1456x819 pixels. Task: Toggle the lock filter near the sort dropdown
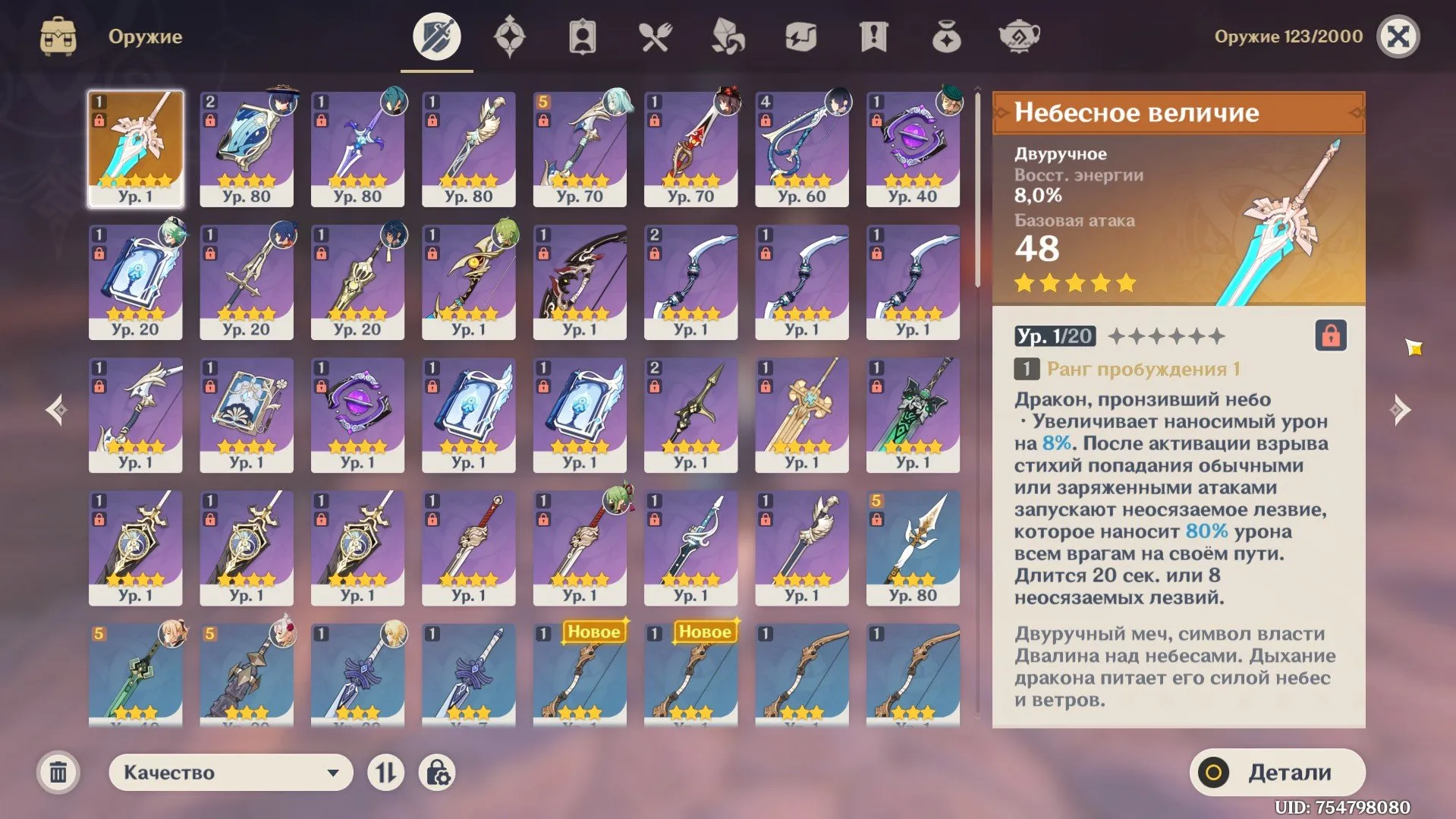point(437,772)
